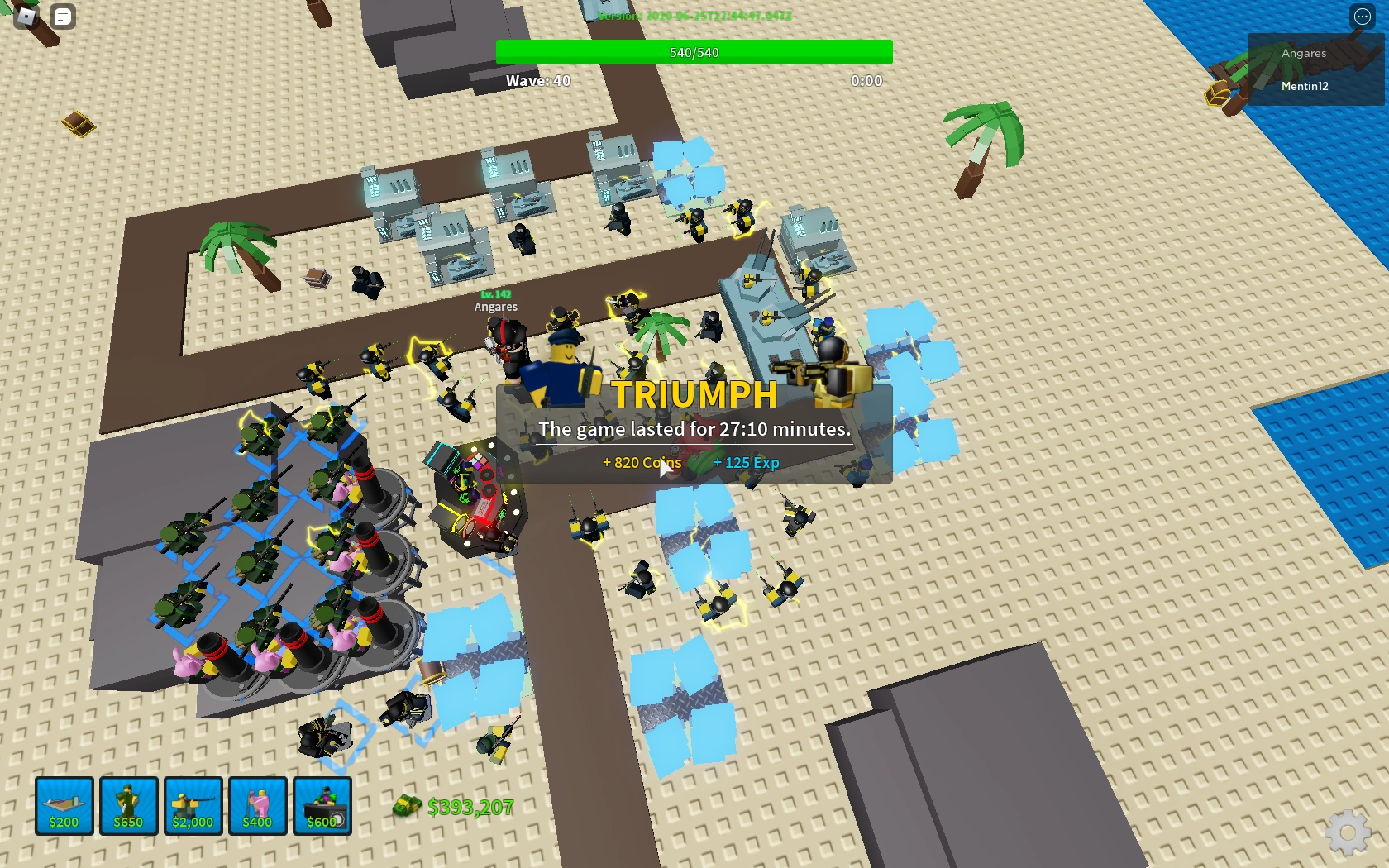Select the $650 soldier tower slot

(128, 806)
